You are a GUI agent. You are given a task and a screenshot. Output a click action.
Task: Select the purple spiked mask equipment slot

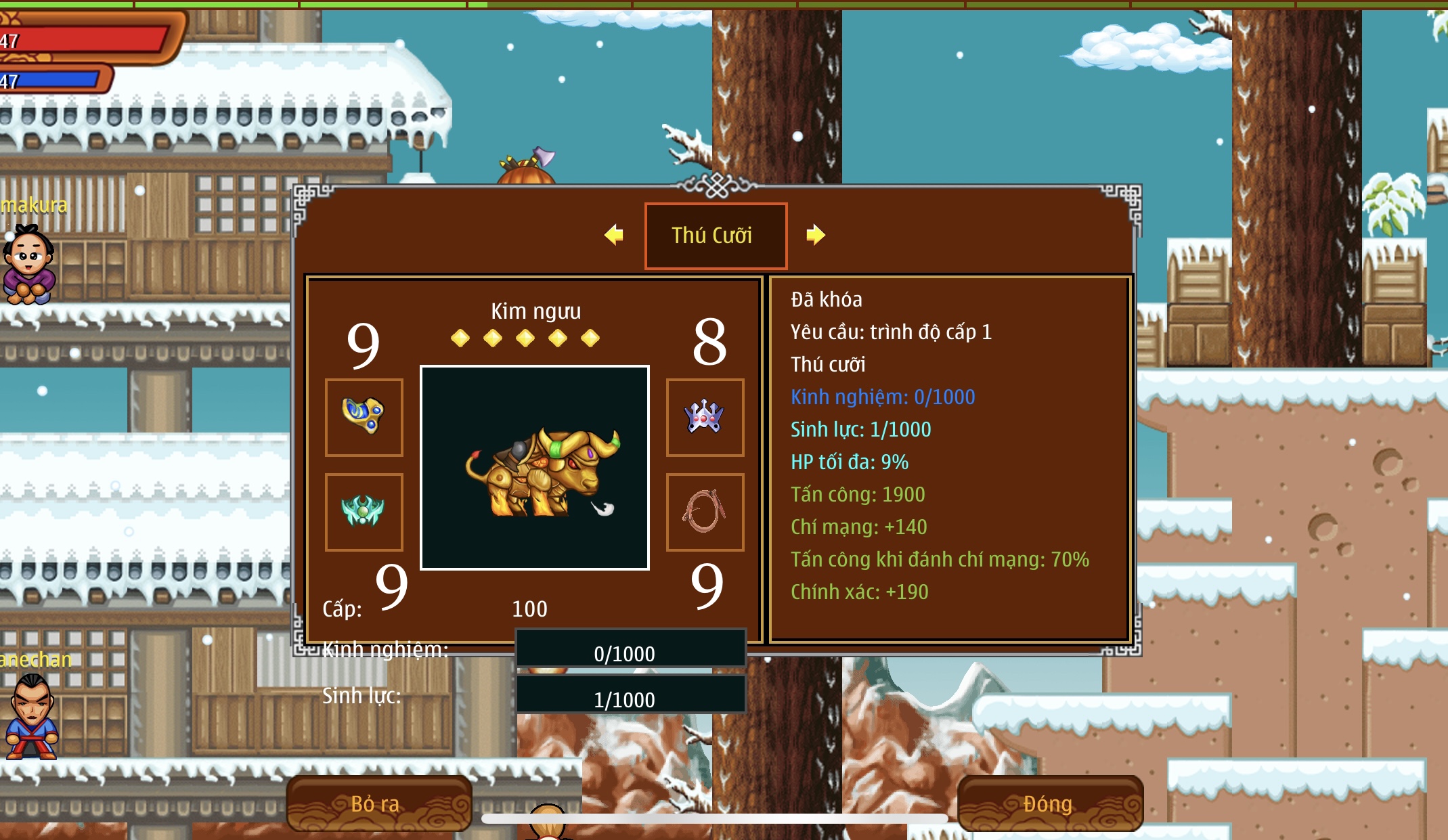coord(705,417)
